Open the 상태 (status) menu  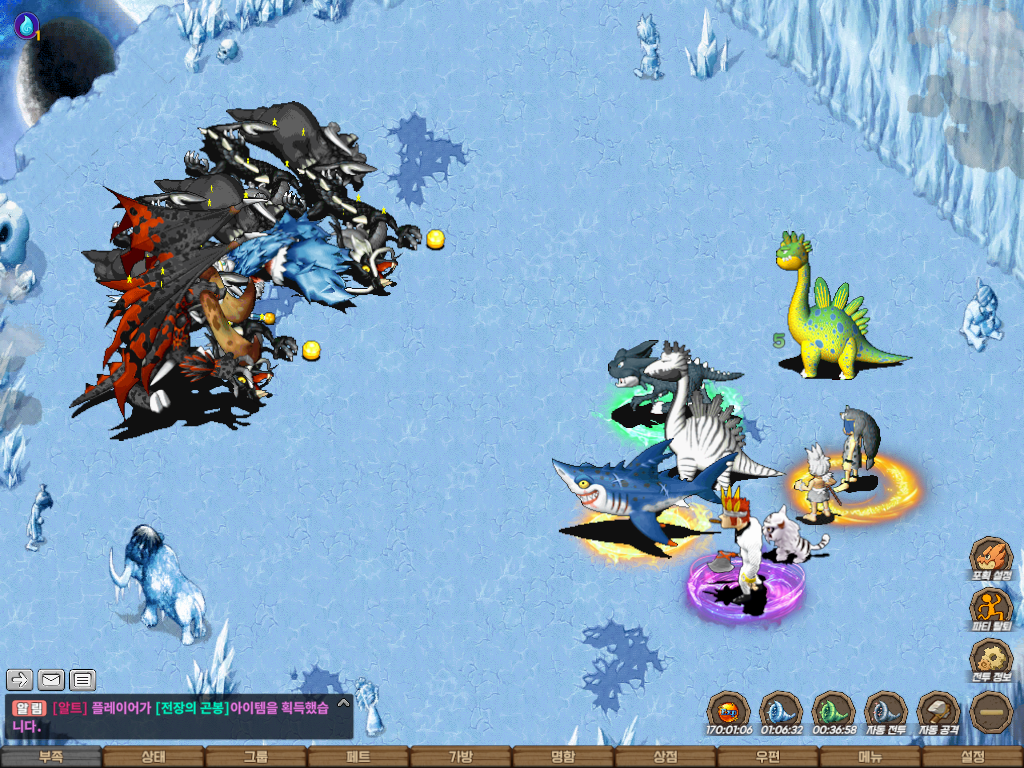153,757
